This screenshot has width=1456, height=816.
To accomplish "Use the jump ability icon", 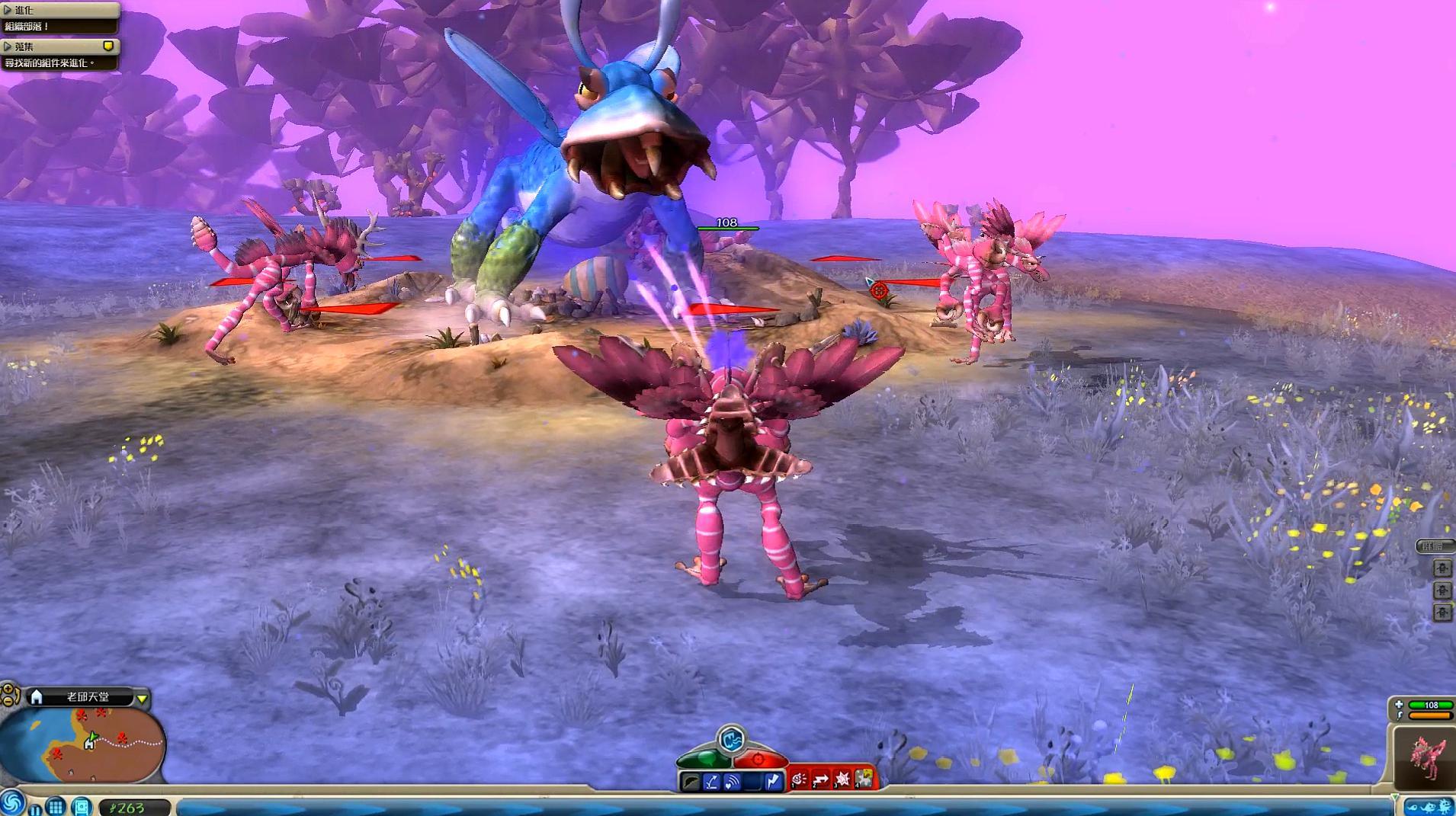I will [711, 781].
